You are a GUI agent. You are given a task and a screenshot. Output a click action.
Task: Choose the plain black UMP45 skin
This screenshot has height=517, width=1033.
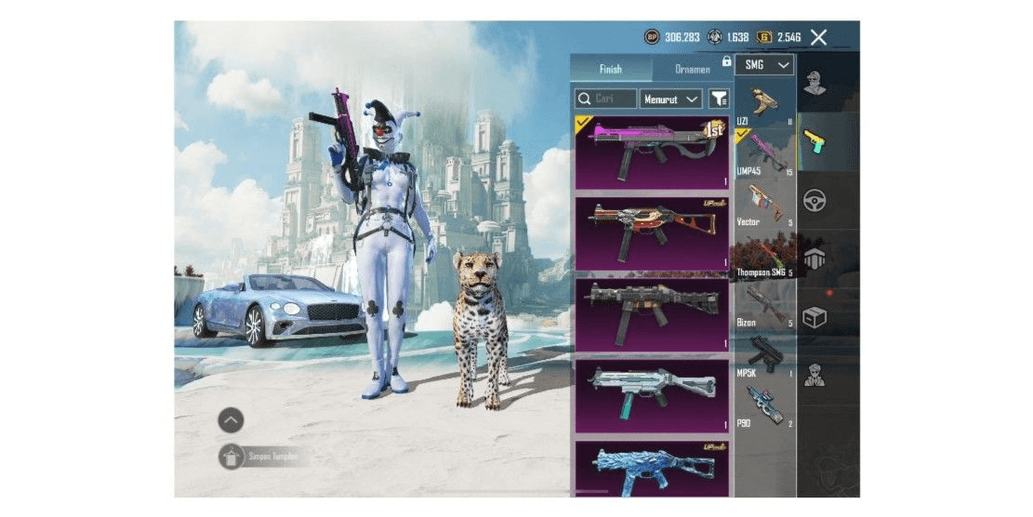[651, 314]
